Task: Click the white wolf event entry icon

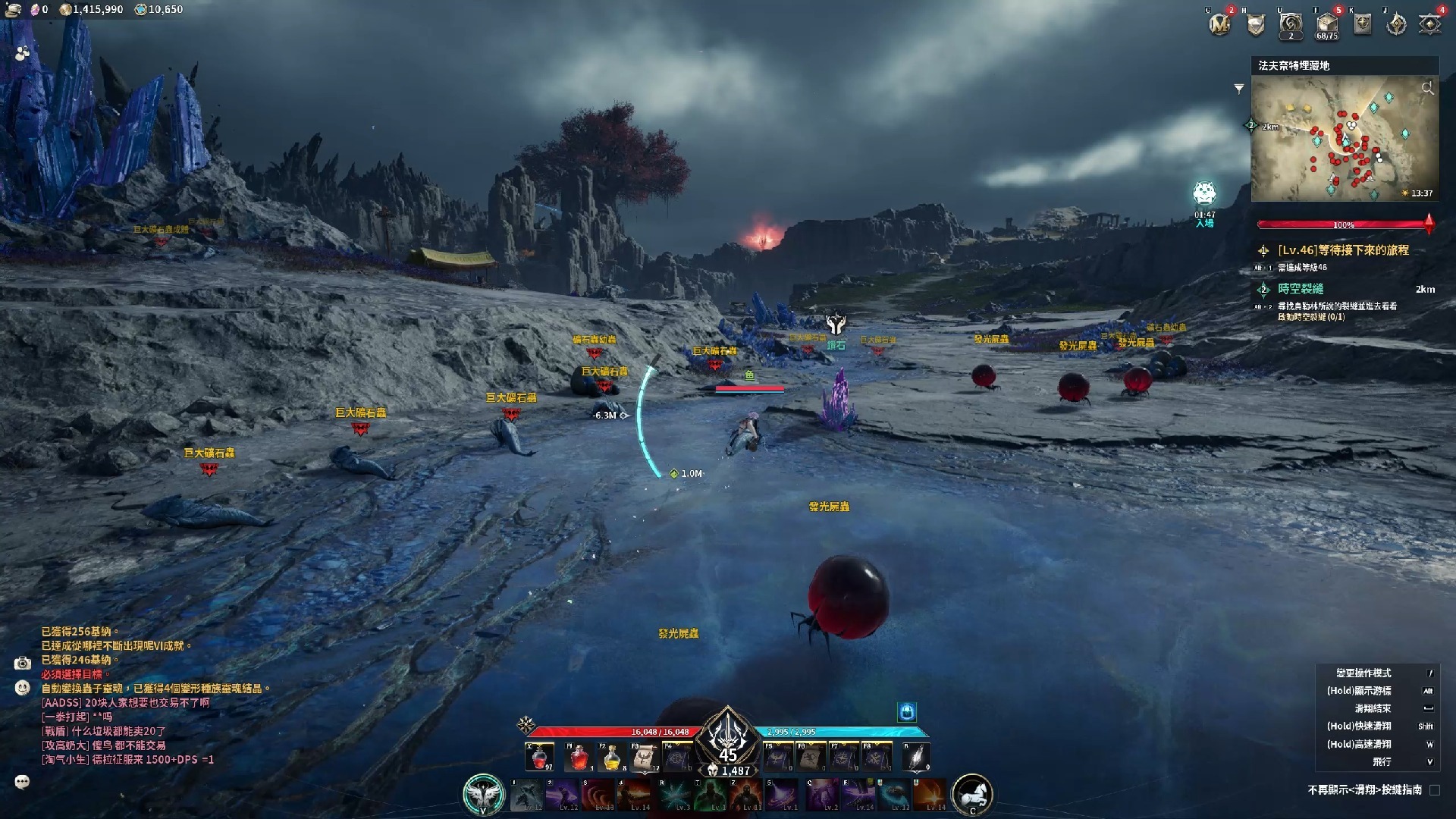Action: (x=1204, y=194)
